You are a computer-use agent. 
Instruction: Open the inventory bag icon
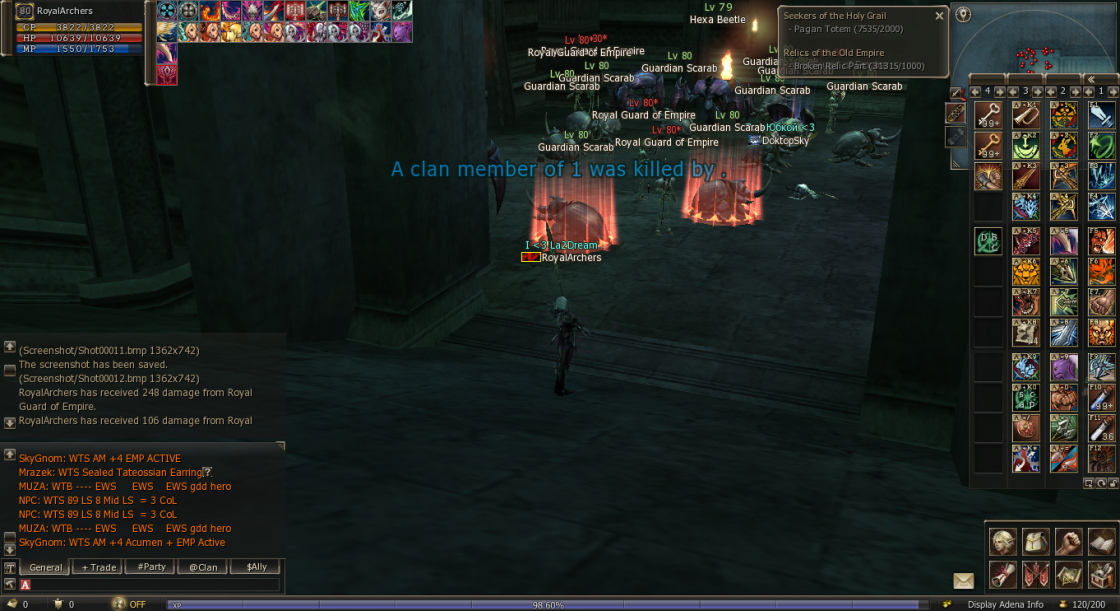pyautogui.click(x=1036, y=541)
